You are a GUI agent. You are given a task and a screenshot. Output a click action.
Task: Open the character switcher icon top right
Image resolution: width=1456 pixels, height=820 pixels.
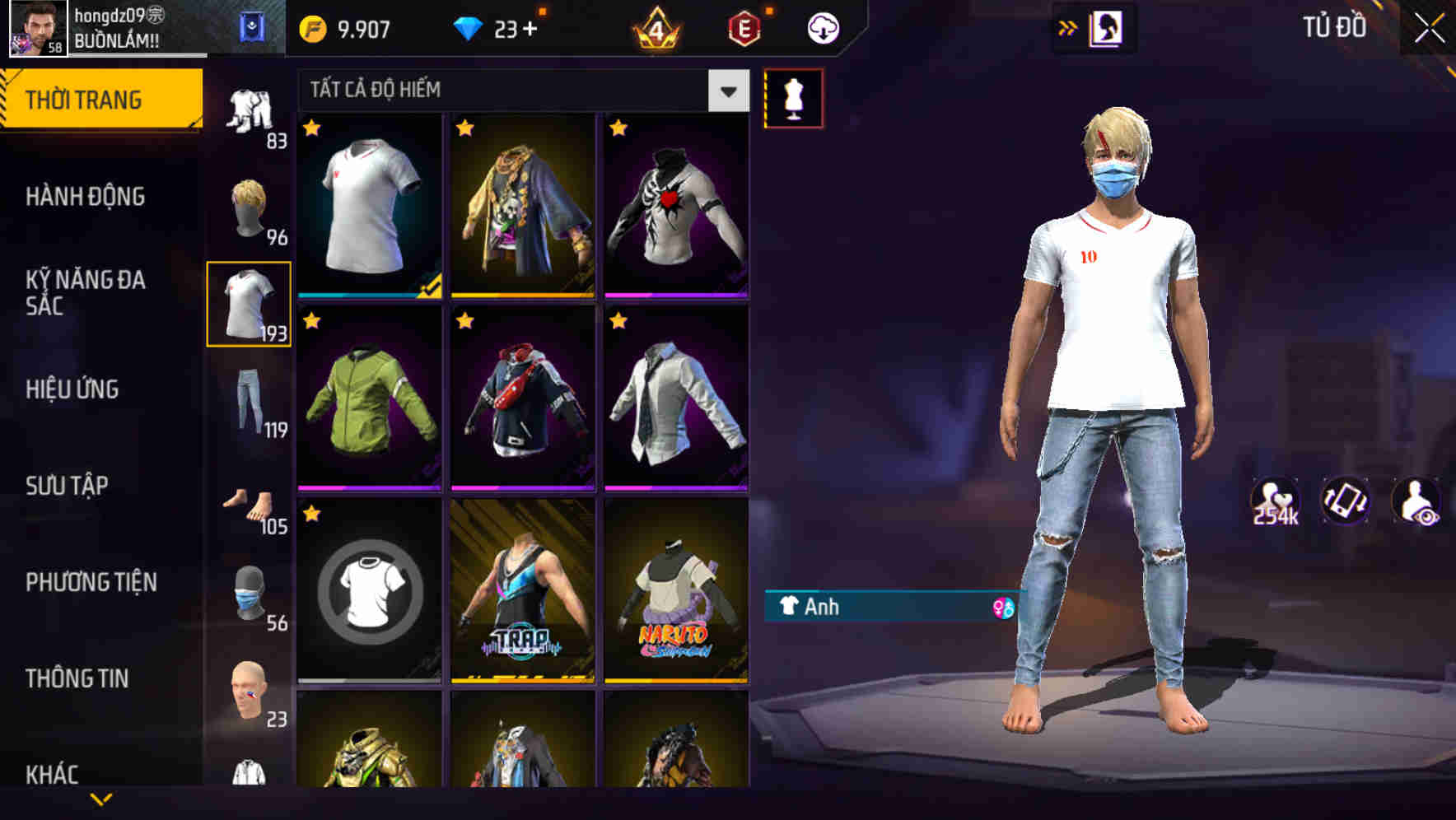1108,26
